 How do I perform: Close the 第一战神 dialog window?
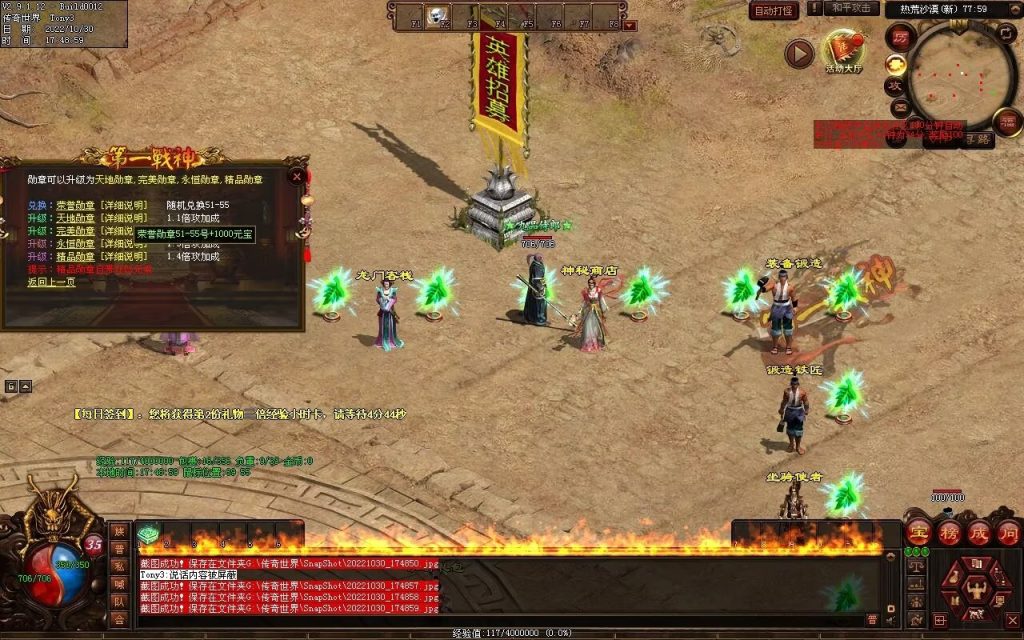tap(296, 177)
